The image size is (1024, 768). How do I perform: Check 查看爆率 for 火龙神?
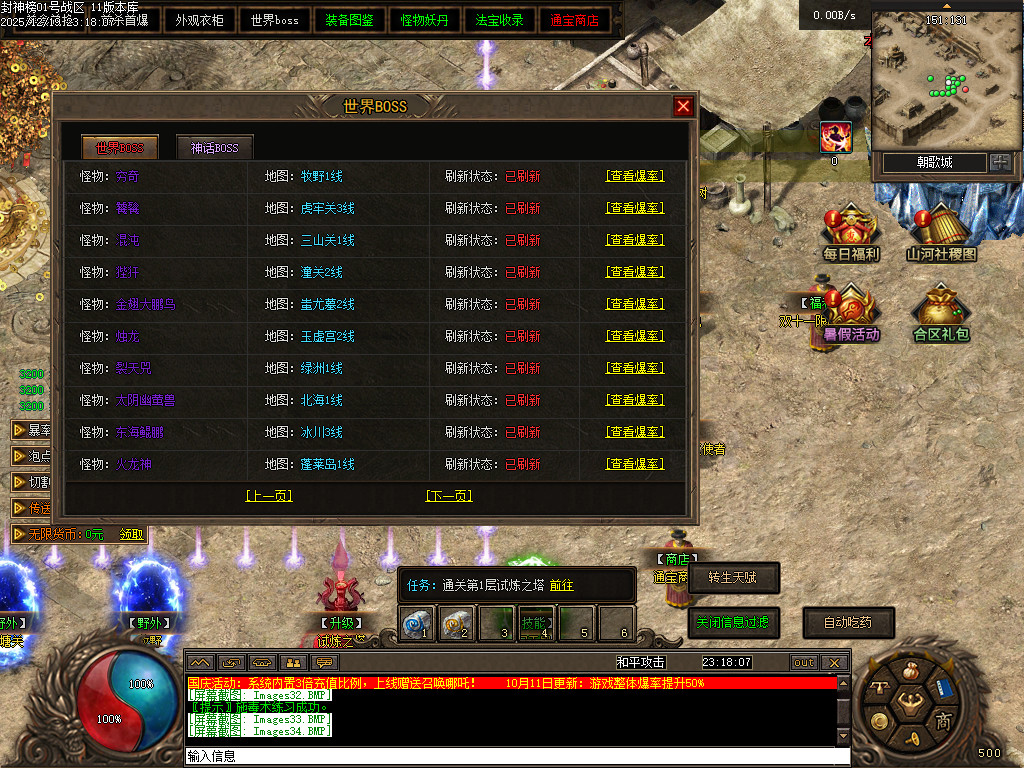pyautogui.click(x=634, y=464)
